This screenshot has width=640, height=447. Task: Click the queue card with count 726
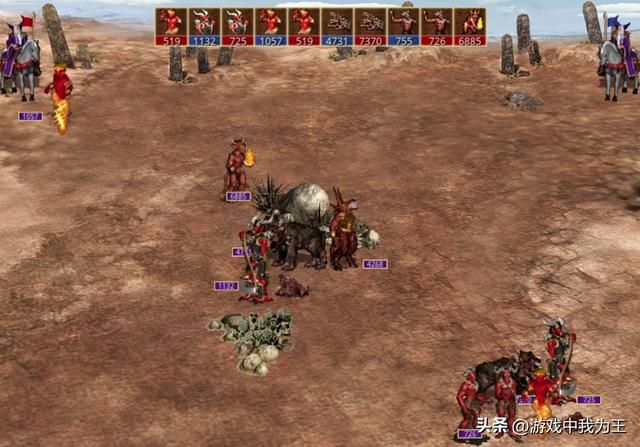tap(437, 26)
